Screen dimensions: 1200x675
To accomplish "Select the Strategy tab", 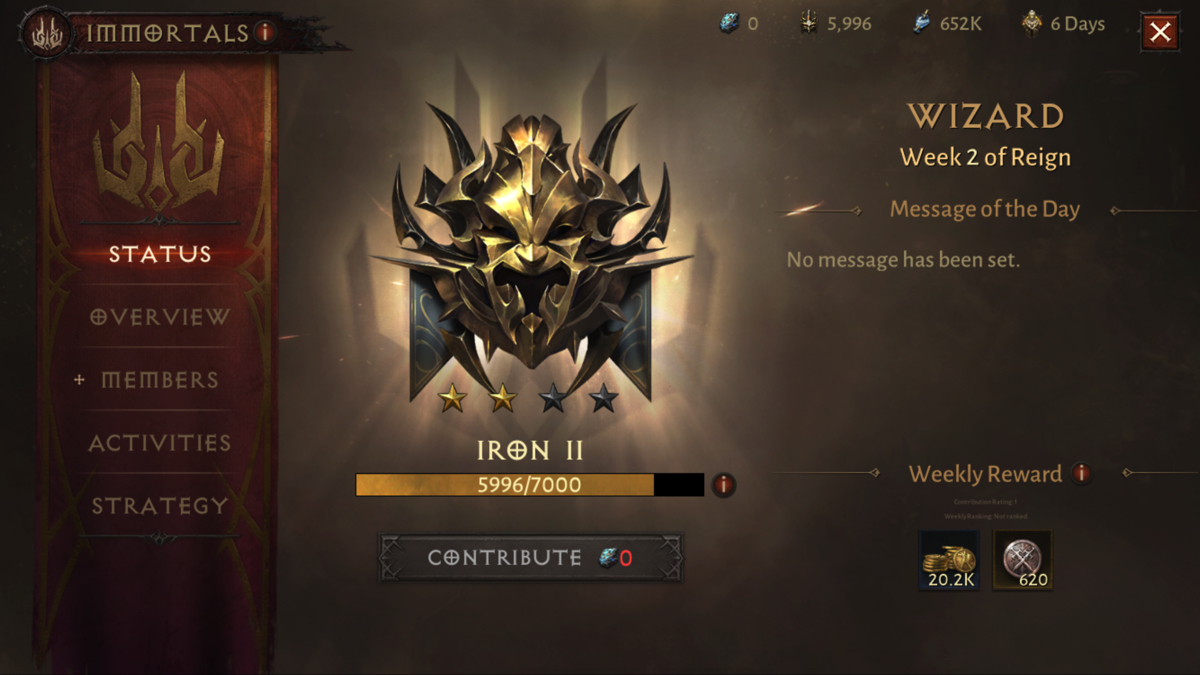I will [x=160, y=506].
